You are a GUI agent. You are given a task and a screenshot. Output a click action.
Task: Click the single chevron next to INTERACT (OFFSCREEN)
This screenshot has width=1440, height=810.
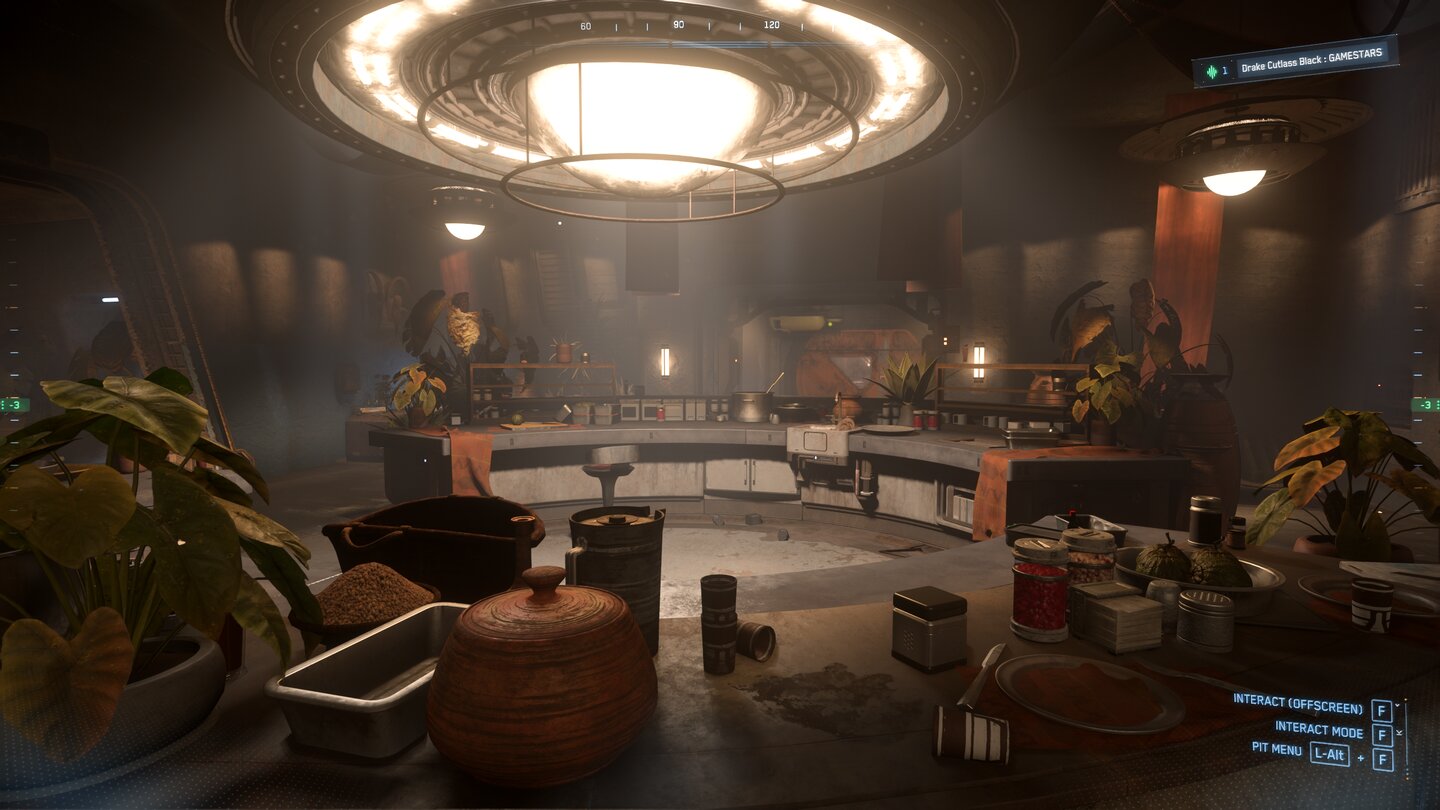(1397, 705)
